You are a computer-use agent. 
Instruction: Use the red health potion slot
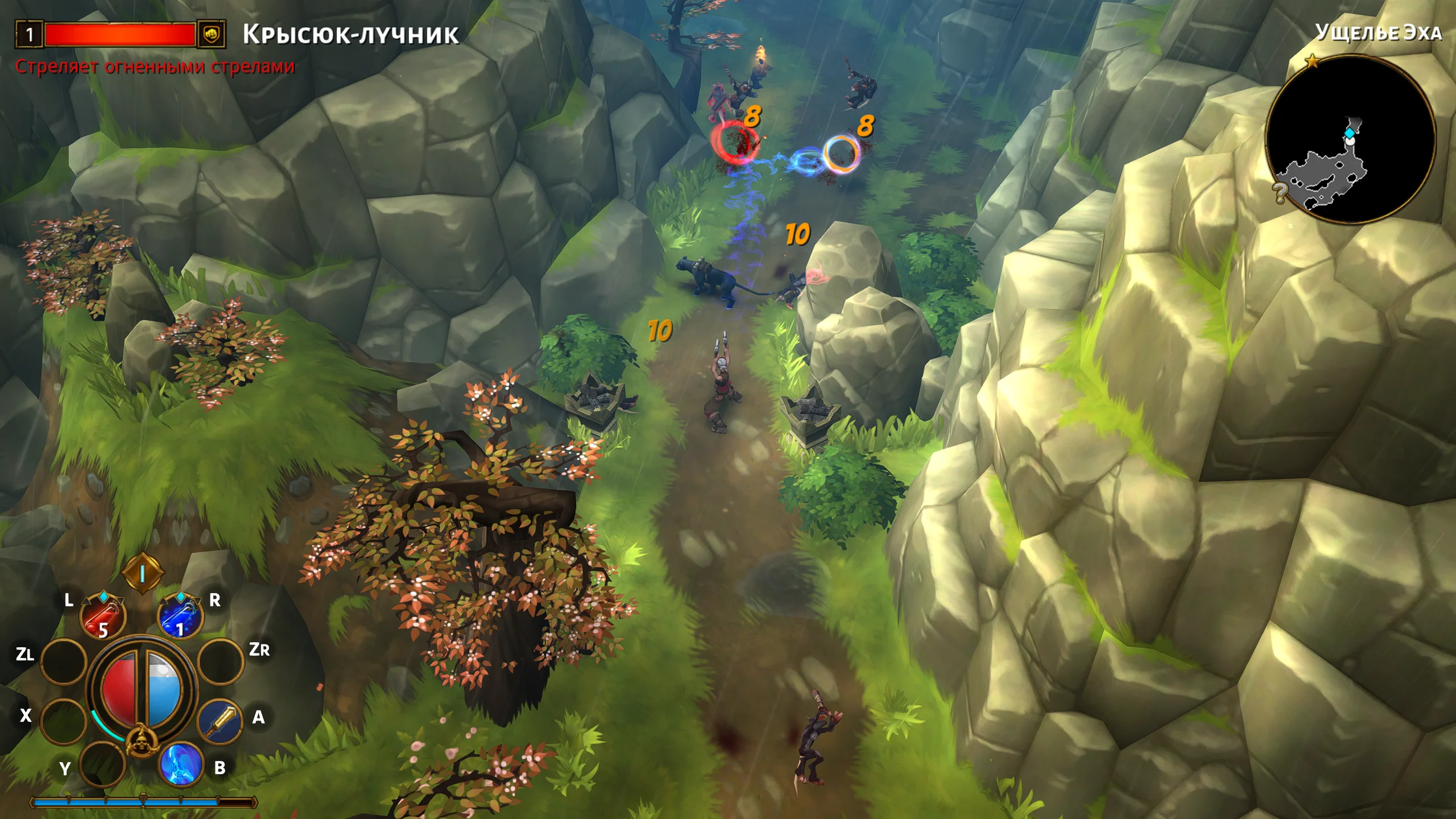pos(103,618)
